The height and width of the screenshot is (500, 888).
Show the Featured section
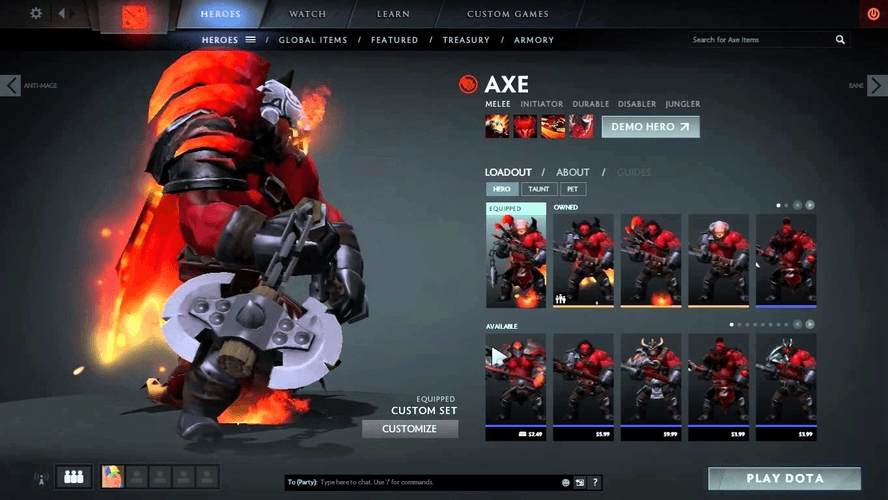point(394,40)
